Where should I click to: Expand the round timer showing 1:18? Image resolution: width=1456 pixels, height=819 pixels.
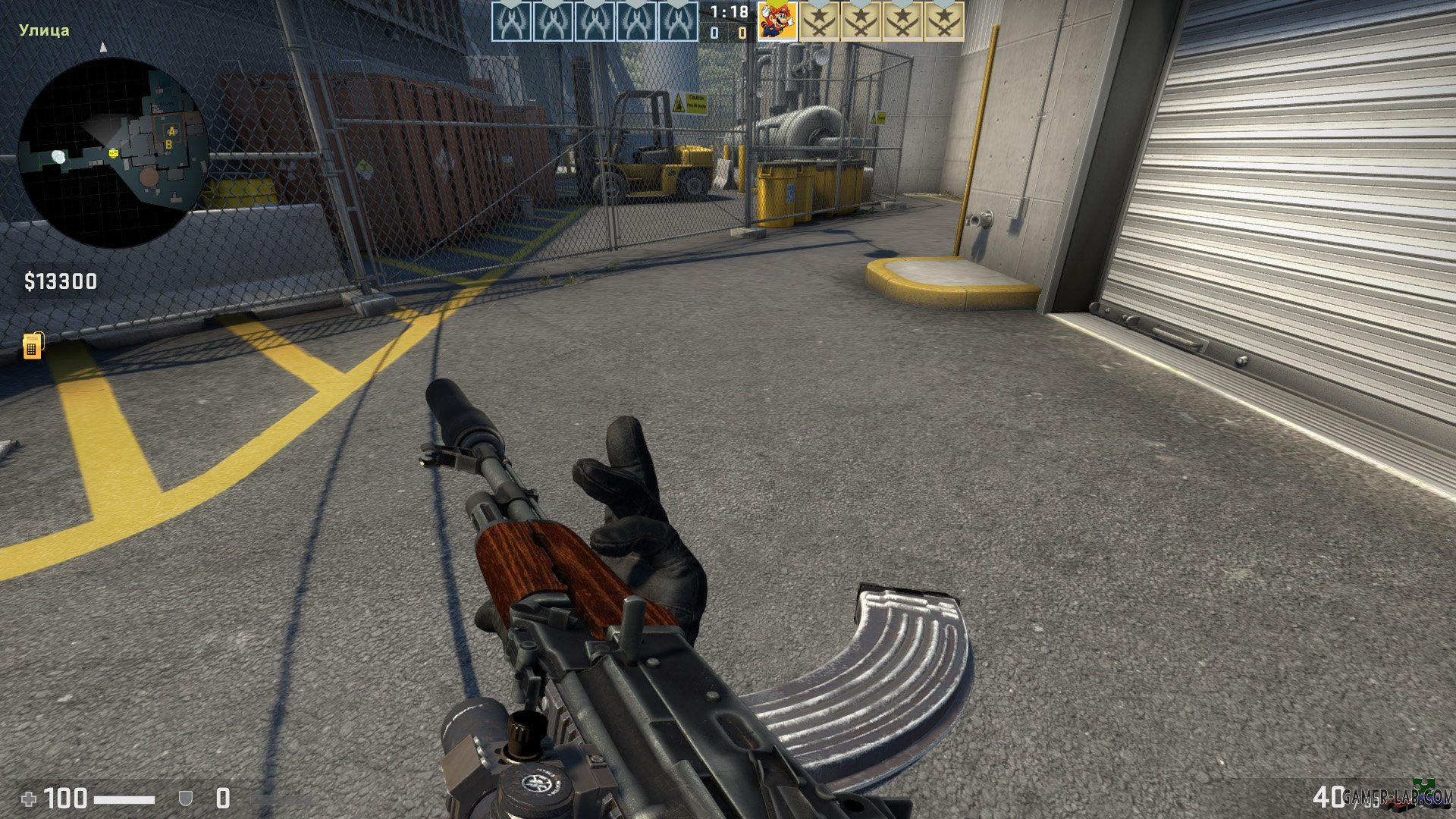click(x=728, y=13)
